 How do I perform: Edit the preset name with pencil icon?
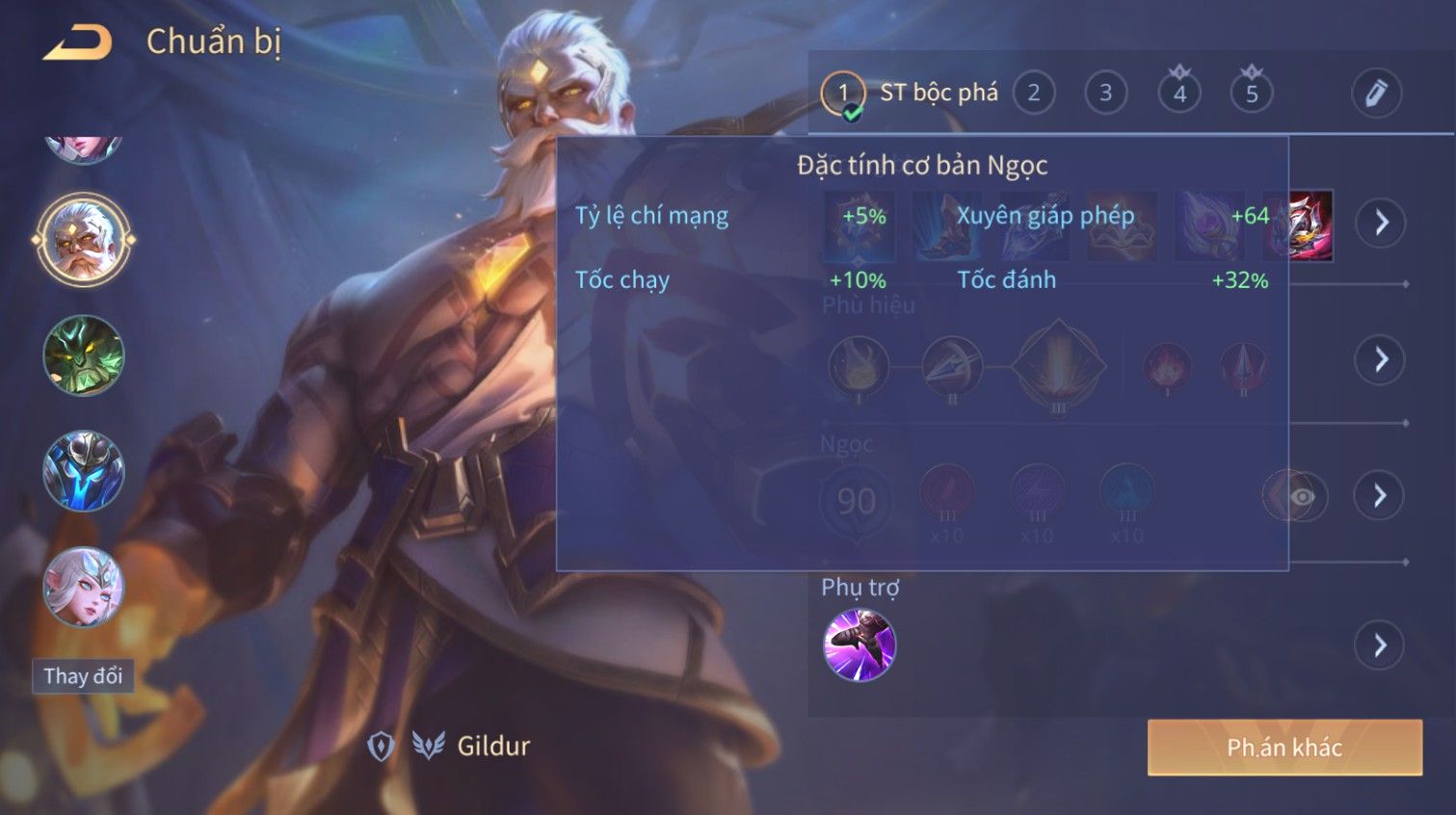pos(1375,93)
